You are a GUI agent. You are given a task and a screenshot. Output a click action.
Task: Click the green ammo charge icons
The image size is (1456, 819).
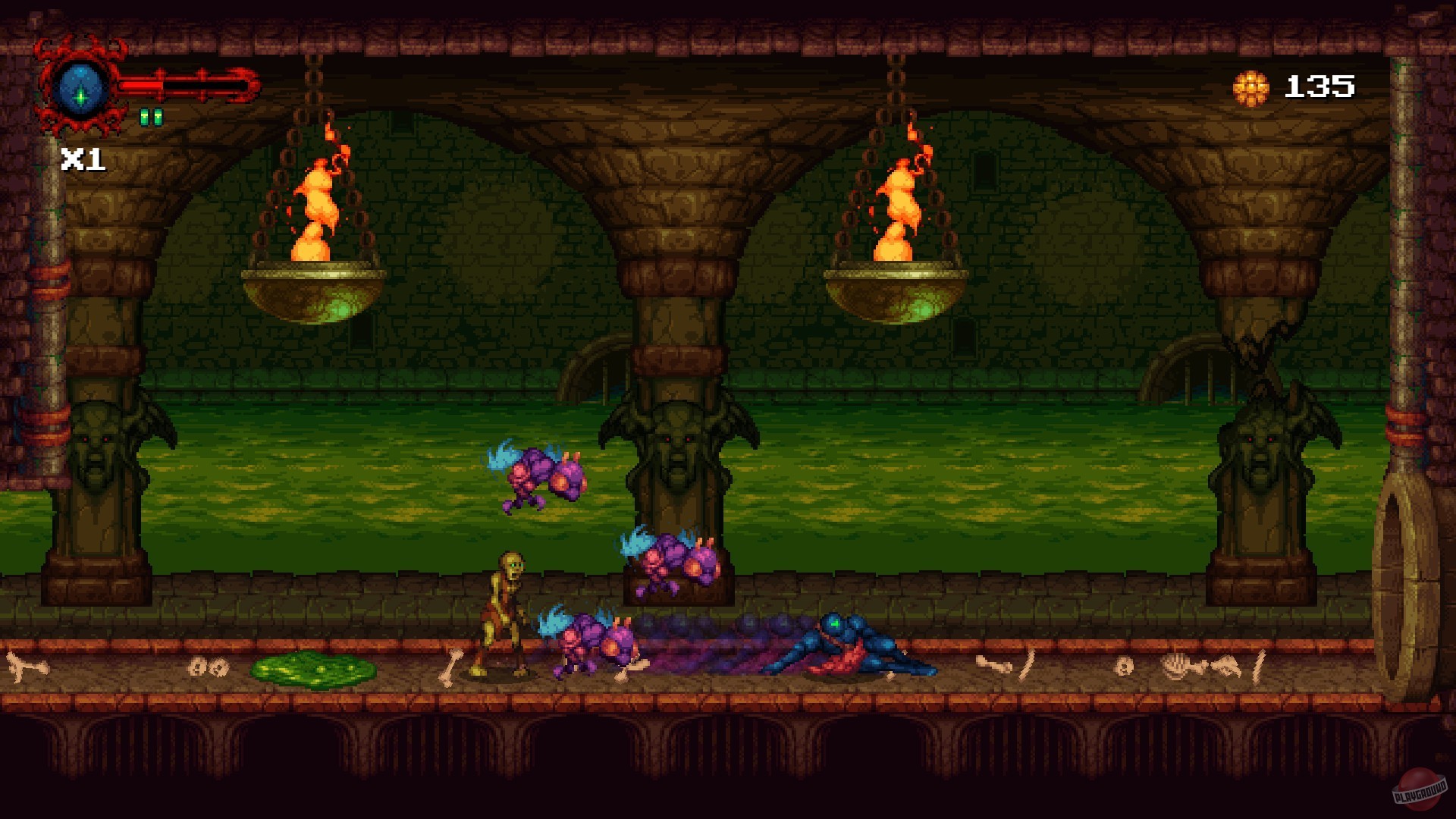[152, 116]
